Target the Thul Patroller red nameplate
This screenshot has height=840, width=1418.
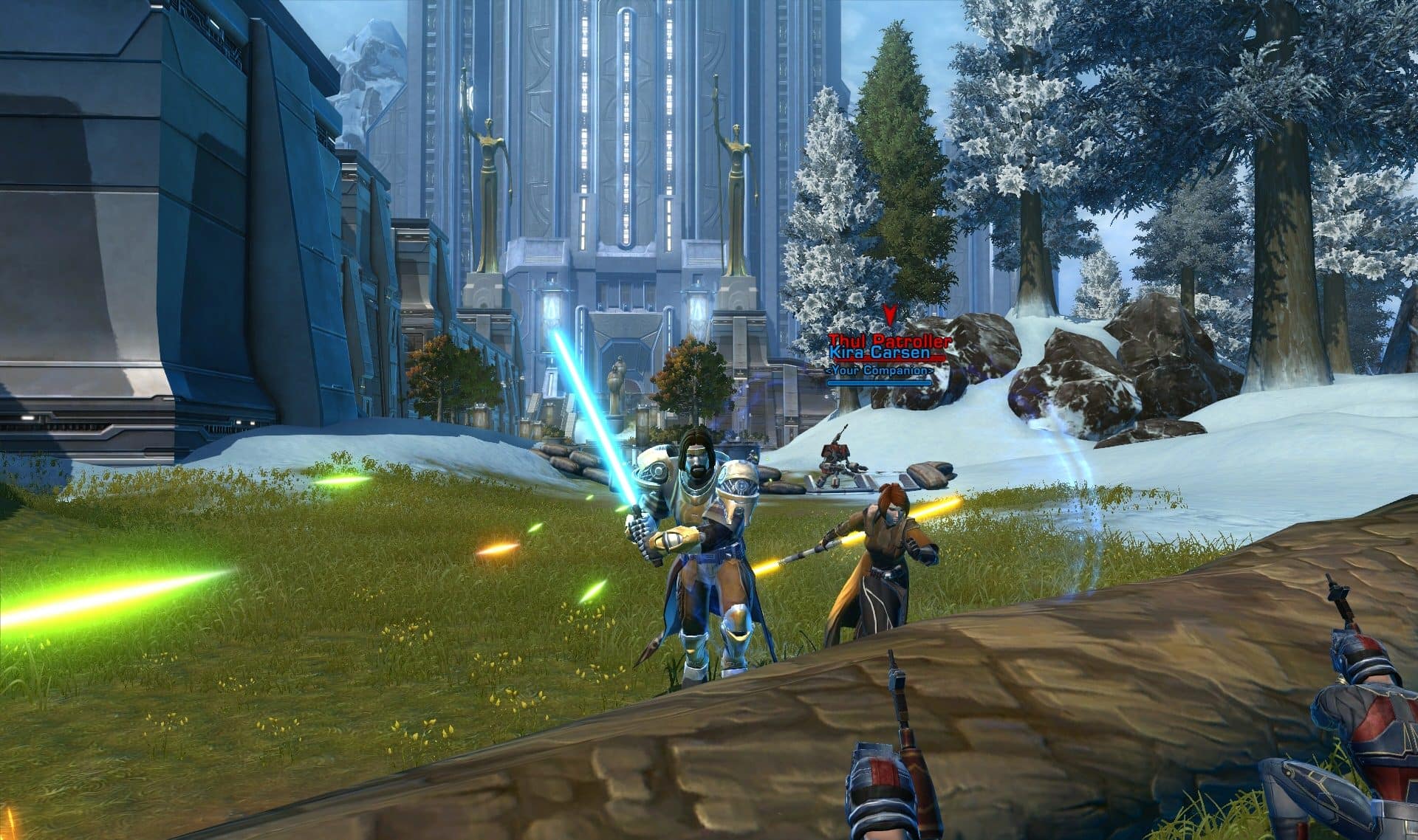click(x=889, y=340)
